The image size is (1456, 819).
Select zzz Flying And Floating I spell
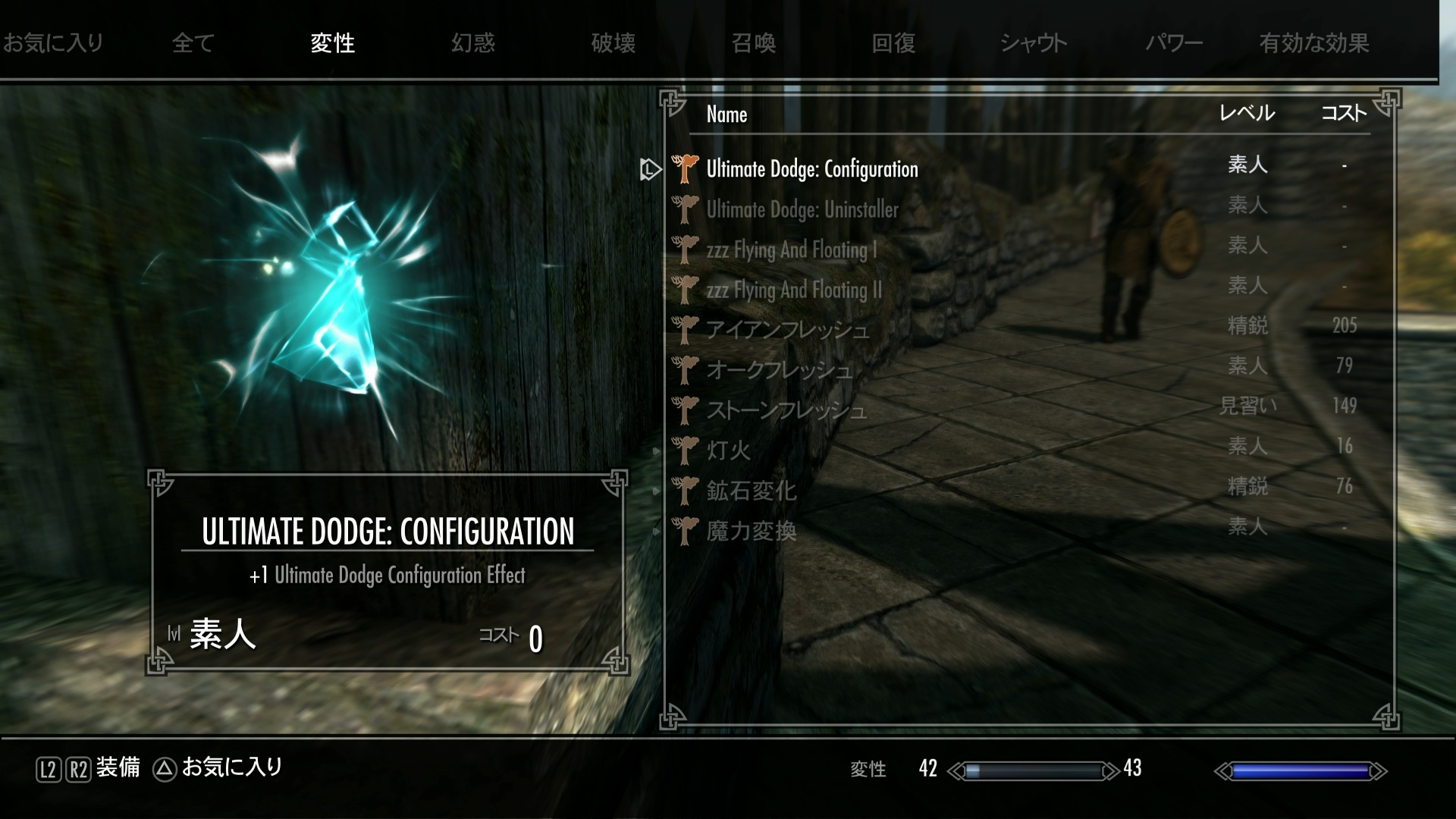[791, 249]
